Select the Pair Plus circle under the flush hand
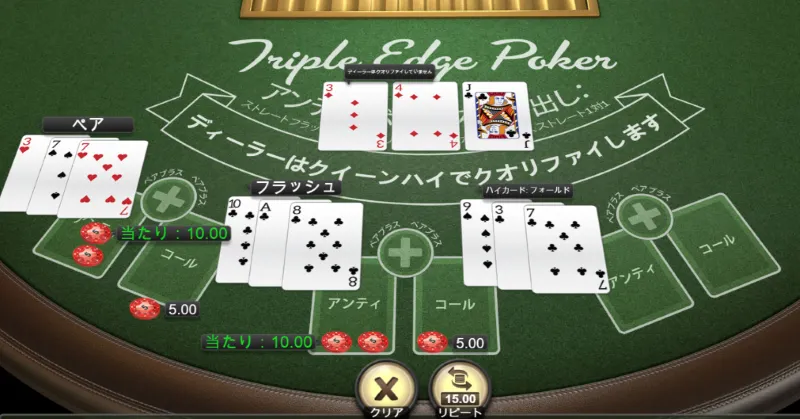800x419 pixels. coord(405,252)
